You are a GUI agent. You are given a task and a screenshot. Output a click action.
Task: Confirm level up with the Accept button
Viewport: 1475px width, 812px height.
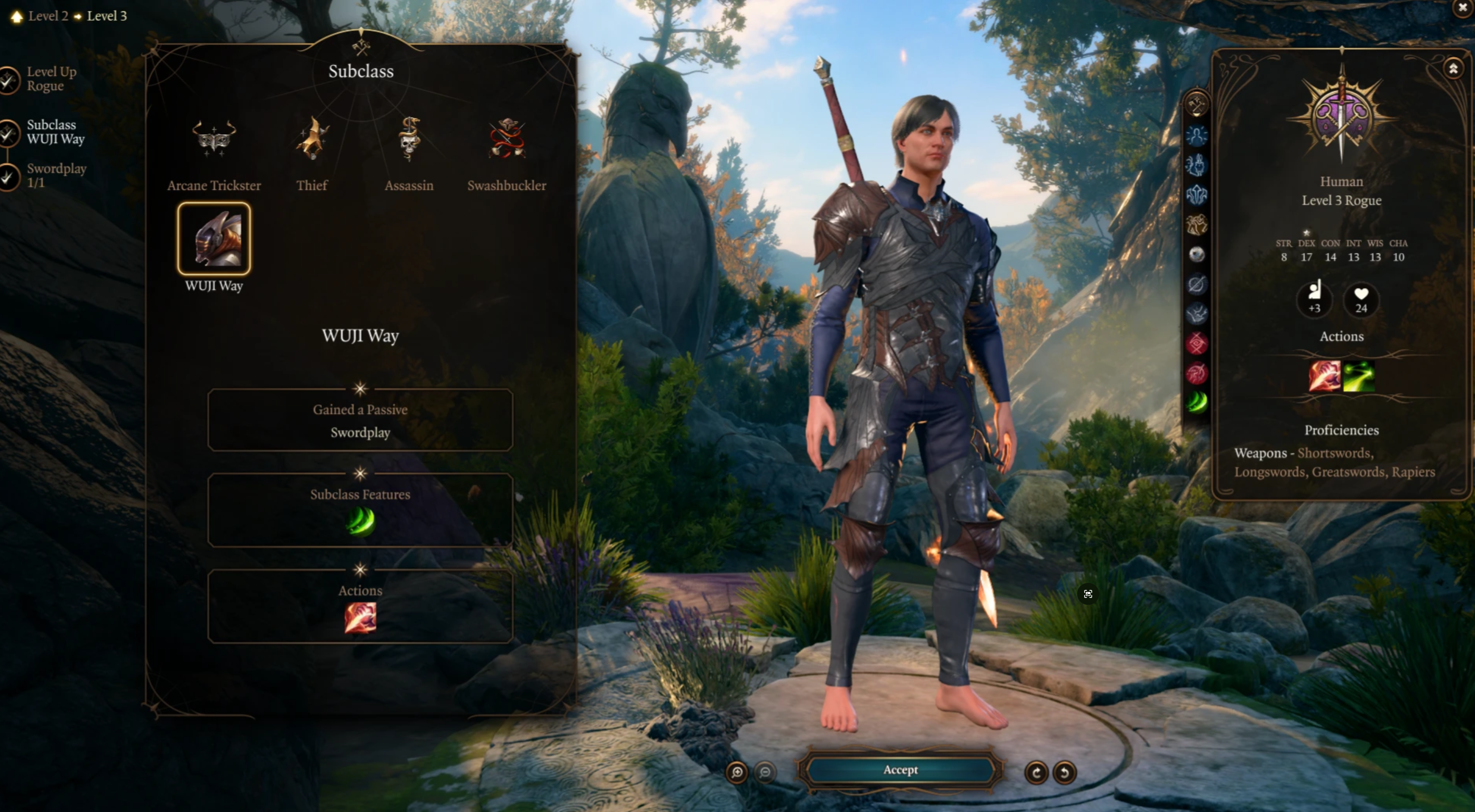[x=900, y=770]
